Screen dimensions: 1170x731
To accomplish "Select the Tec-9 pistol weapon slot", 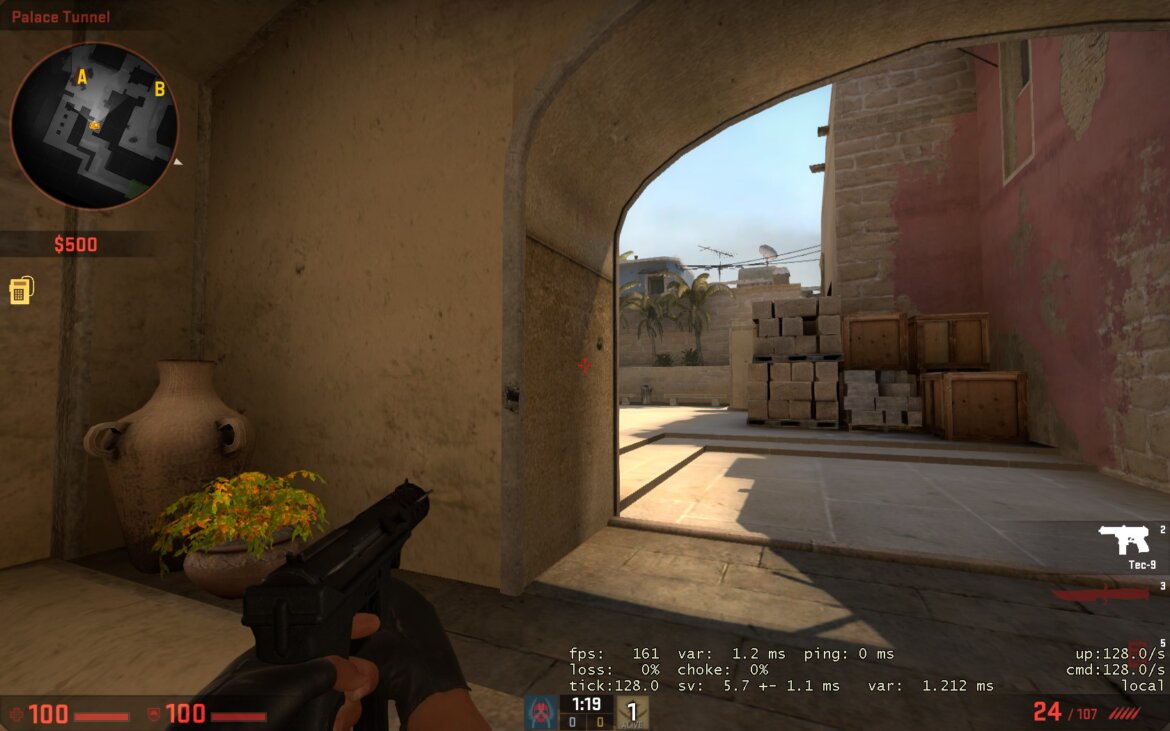I will coord(1124,540).
